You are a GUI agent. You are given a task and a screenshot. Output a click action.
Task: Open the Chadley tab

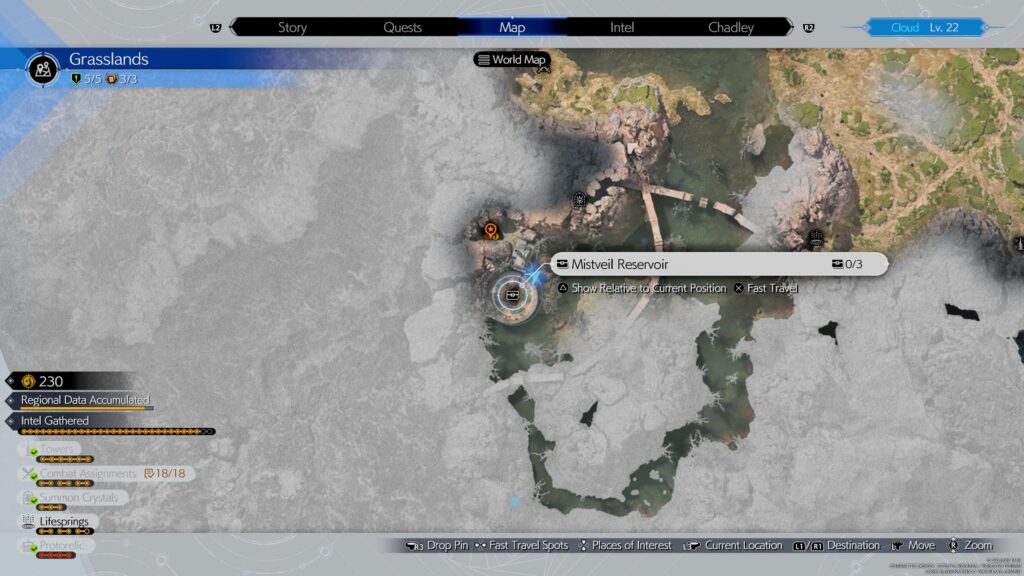pyautogui.click(x=731, y=28)
